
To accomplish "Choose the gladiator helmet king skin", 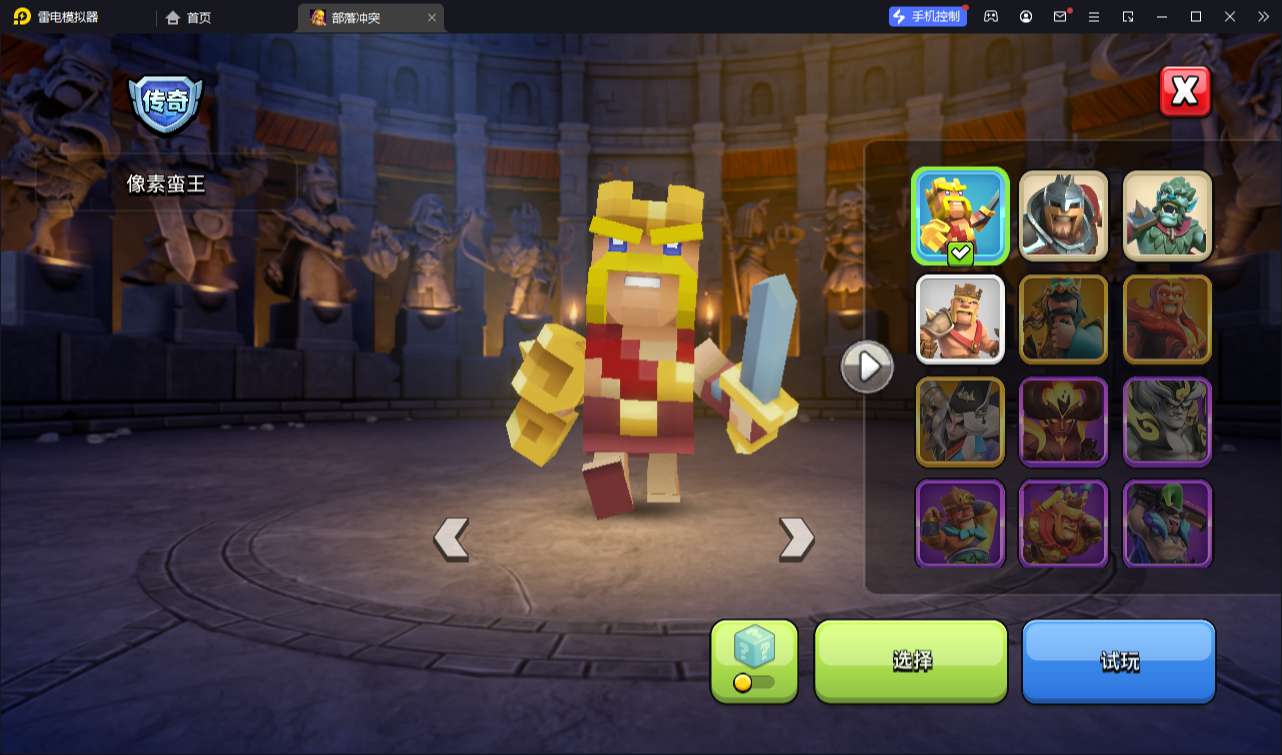I will pos(1063,214).
